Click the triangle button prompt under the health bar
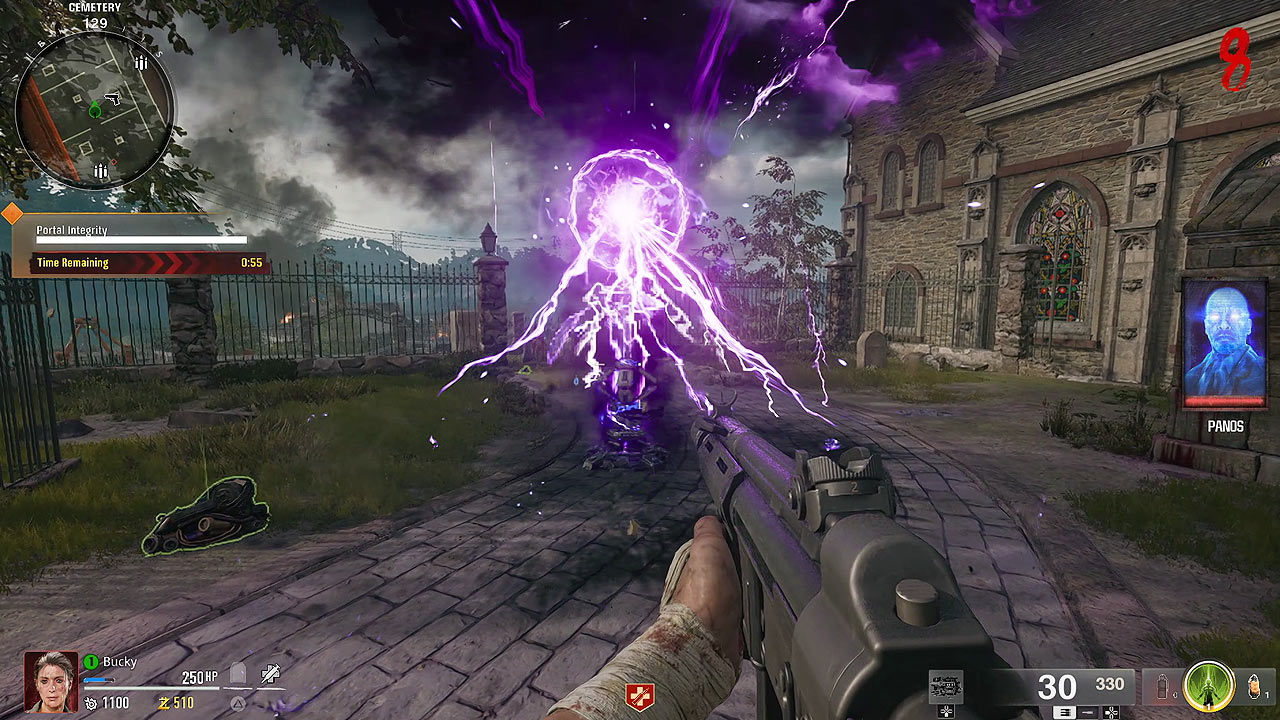The width and height of the screenshot is (1280, 720). point(237,703)
